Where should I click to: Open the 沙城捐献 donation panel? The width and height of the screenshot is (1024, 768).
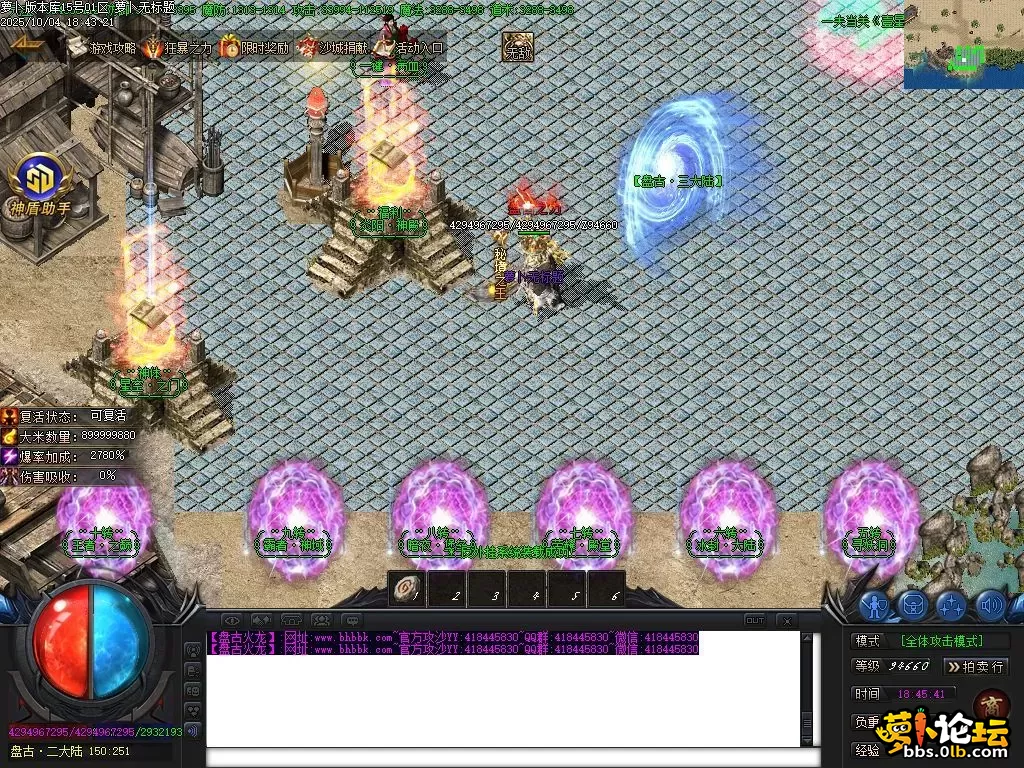[331, 47]
